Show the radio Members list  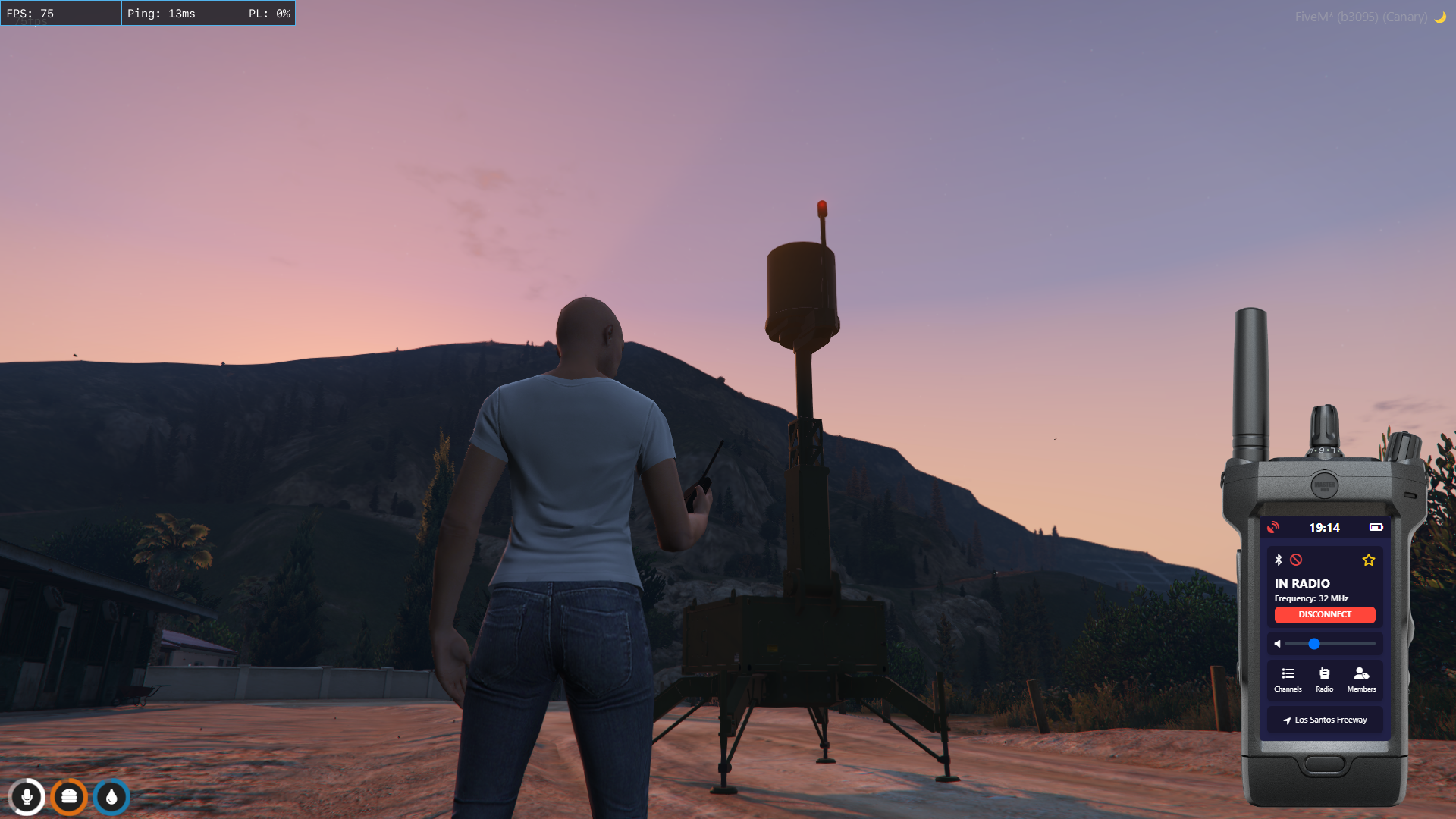[x=1361, y=679]
